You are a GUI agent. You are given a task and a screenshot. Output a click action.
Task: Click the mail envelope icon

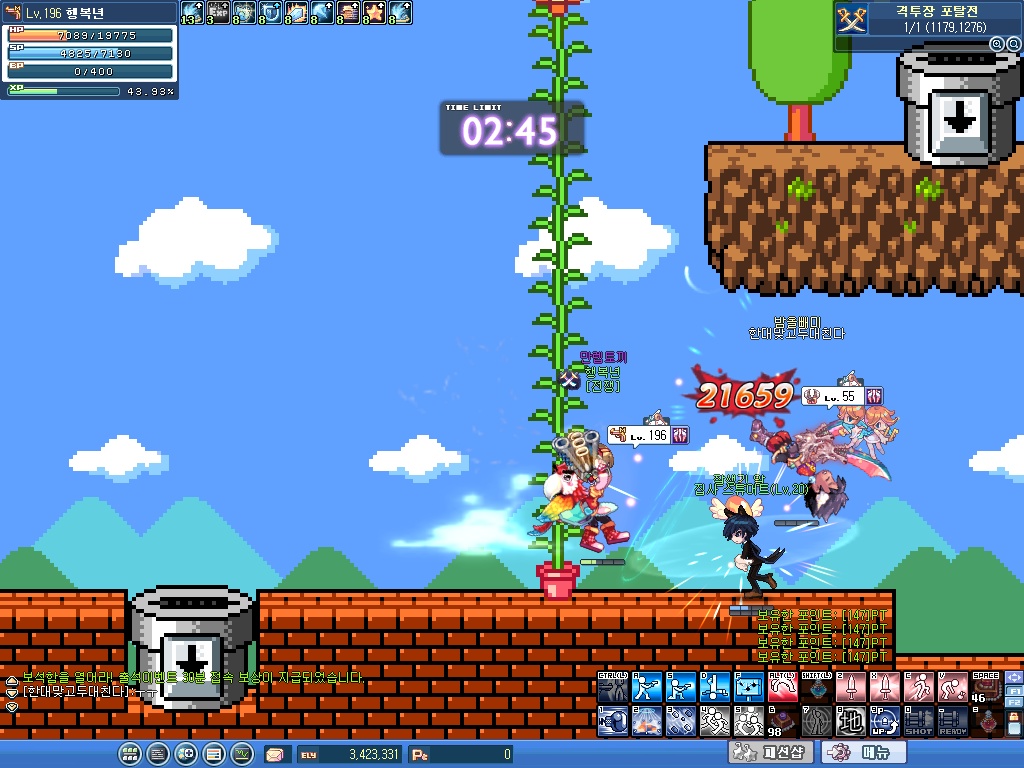coord(275,755)
